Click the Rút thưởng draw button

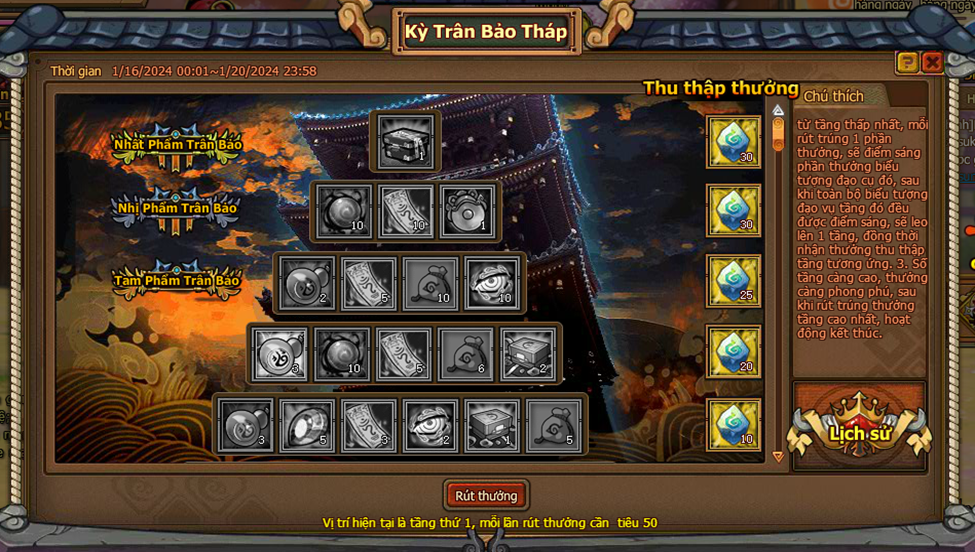tap(486, 496)
